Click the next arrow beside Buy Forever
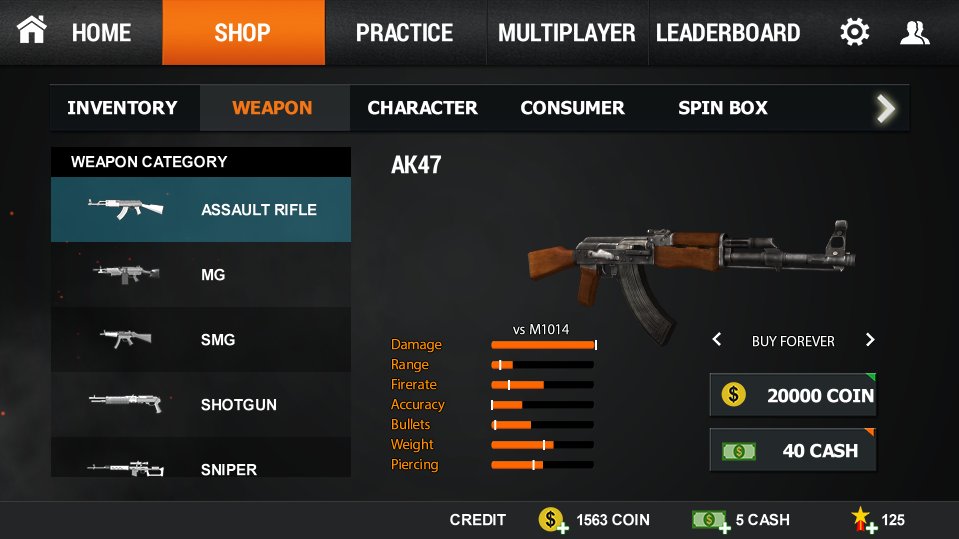 click(x=870, y=340)
